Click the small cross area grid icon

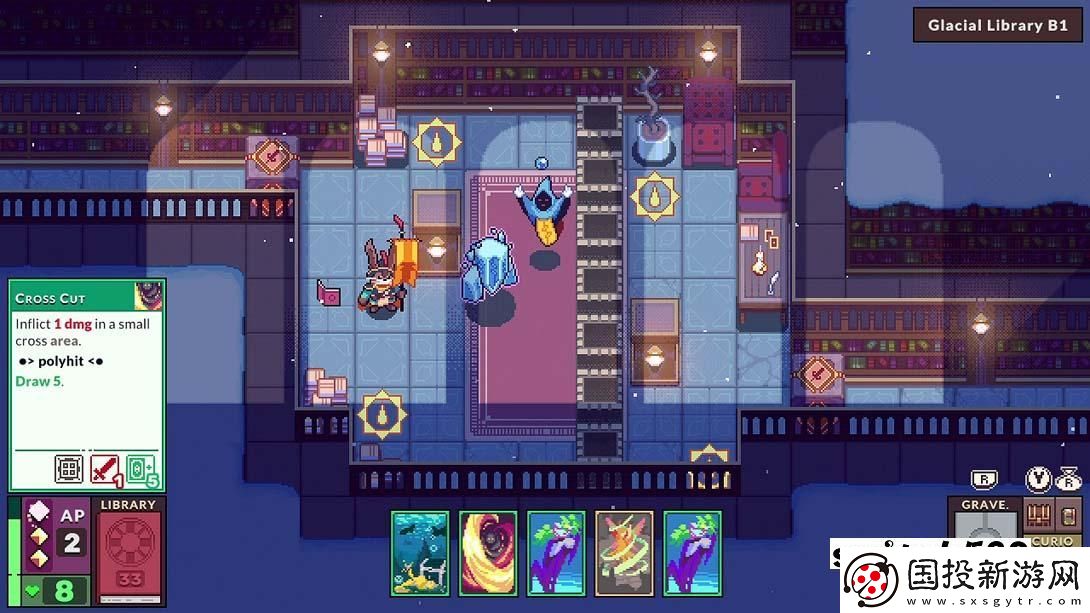pyautogui.click(x=69, y=469)
